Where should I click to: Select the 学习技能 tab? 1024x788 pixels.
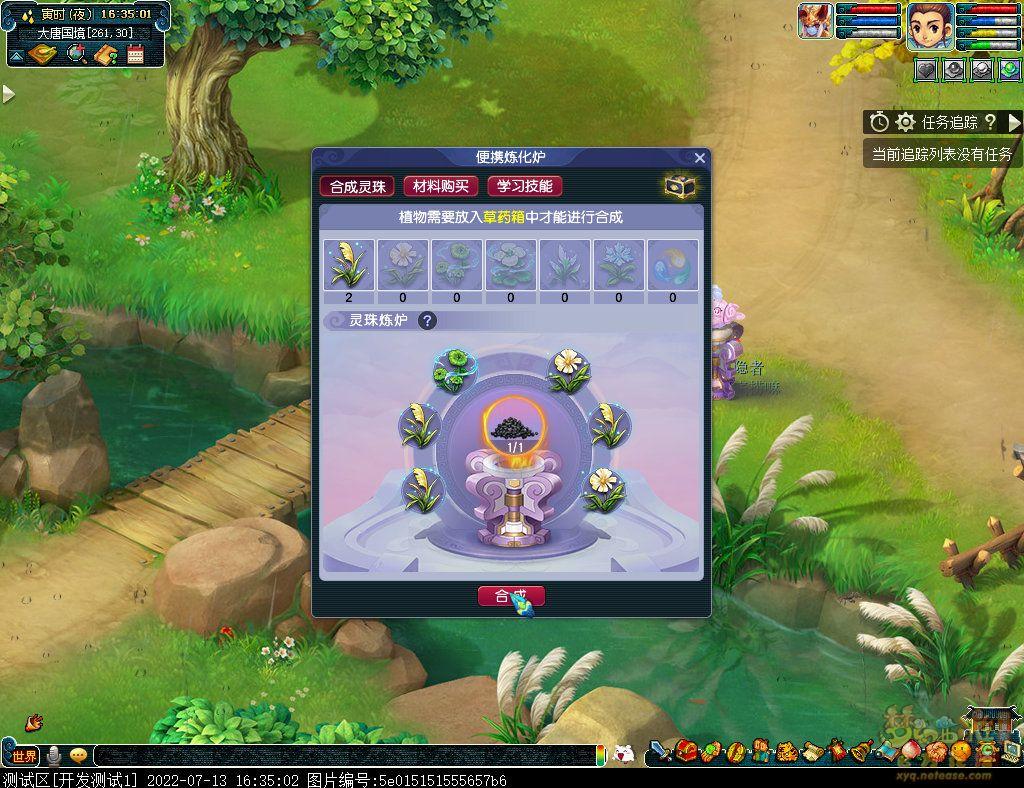pyautogui.click(x=525, y=186)
